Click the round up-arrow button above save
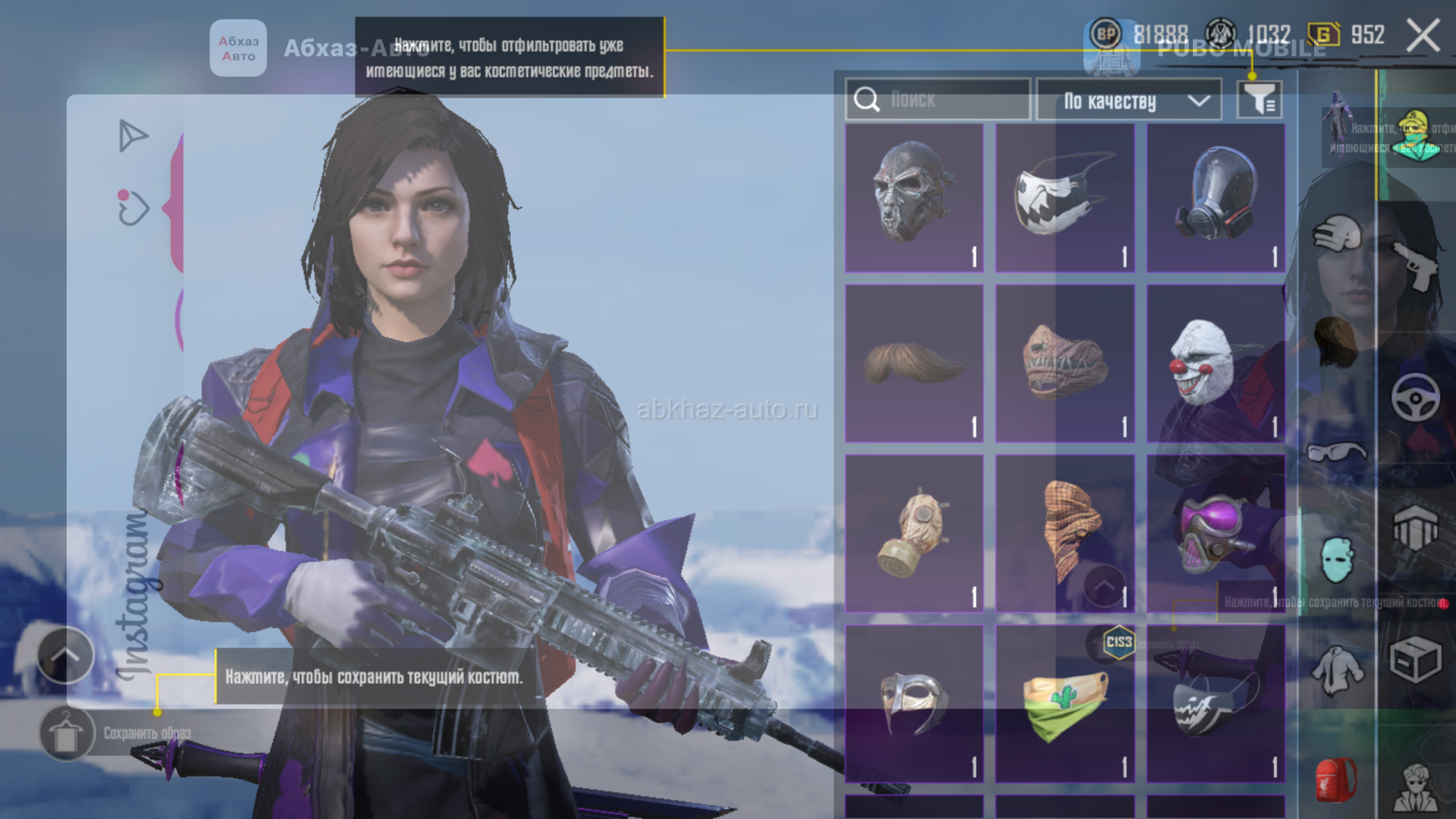This screenshot has width=1456, height=819. pos(66,655)
